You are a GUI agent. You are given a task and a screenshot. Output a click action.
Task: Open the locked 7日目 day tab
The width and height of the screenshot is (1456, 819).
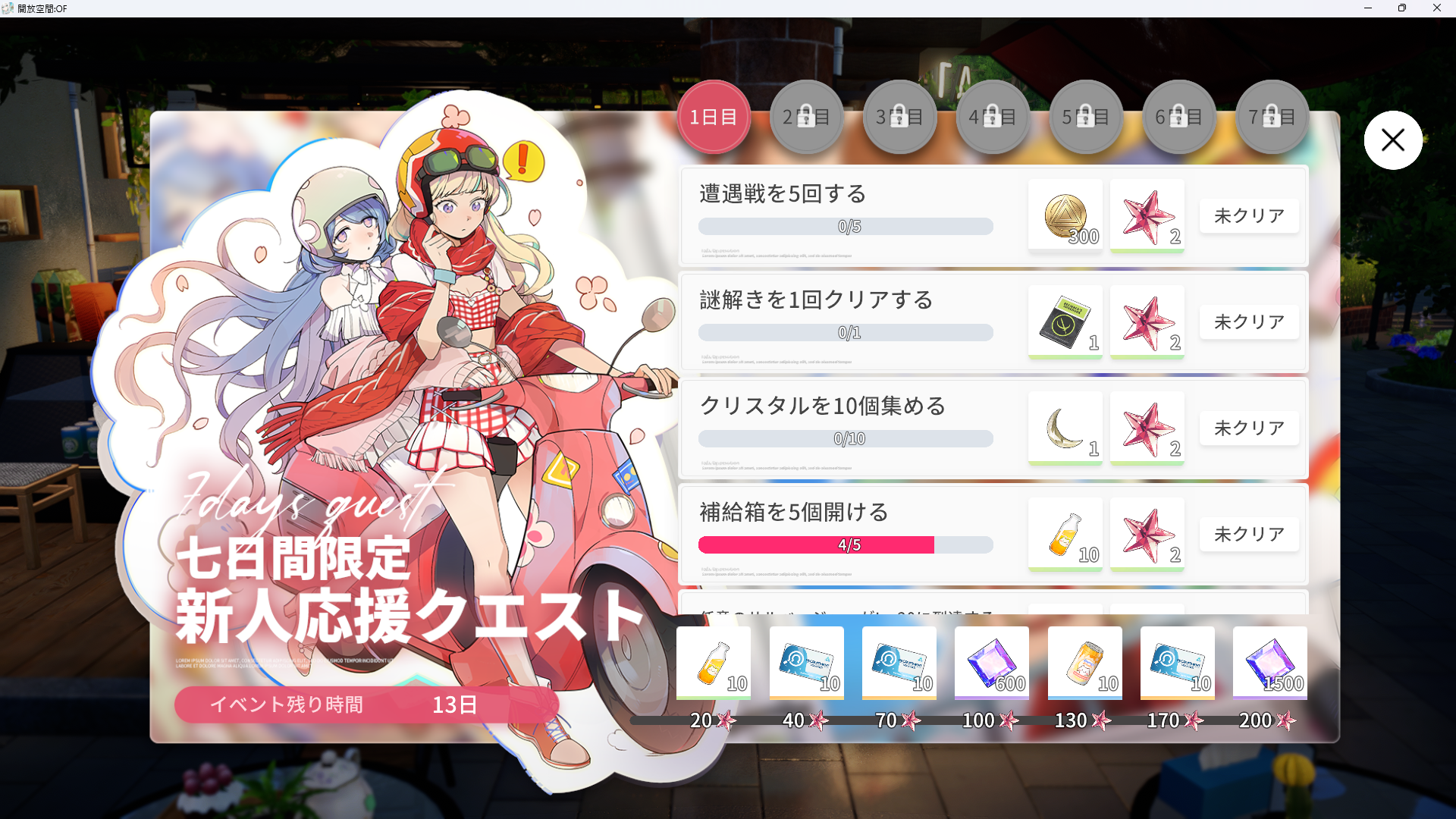1272,116
